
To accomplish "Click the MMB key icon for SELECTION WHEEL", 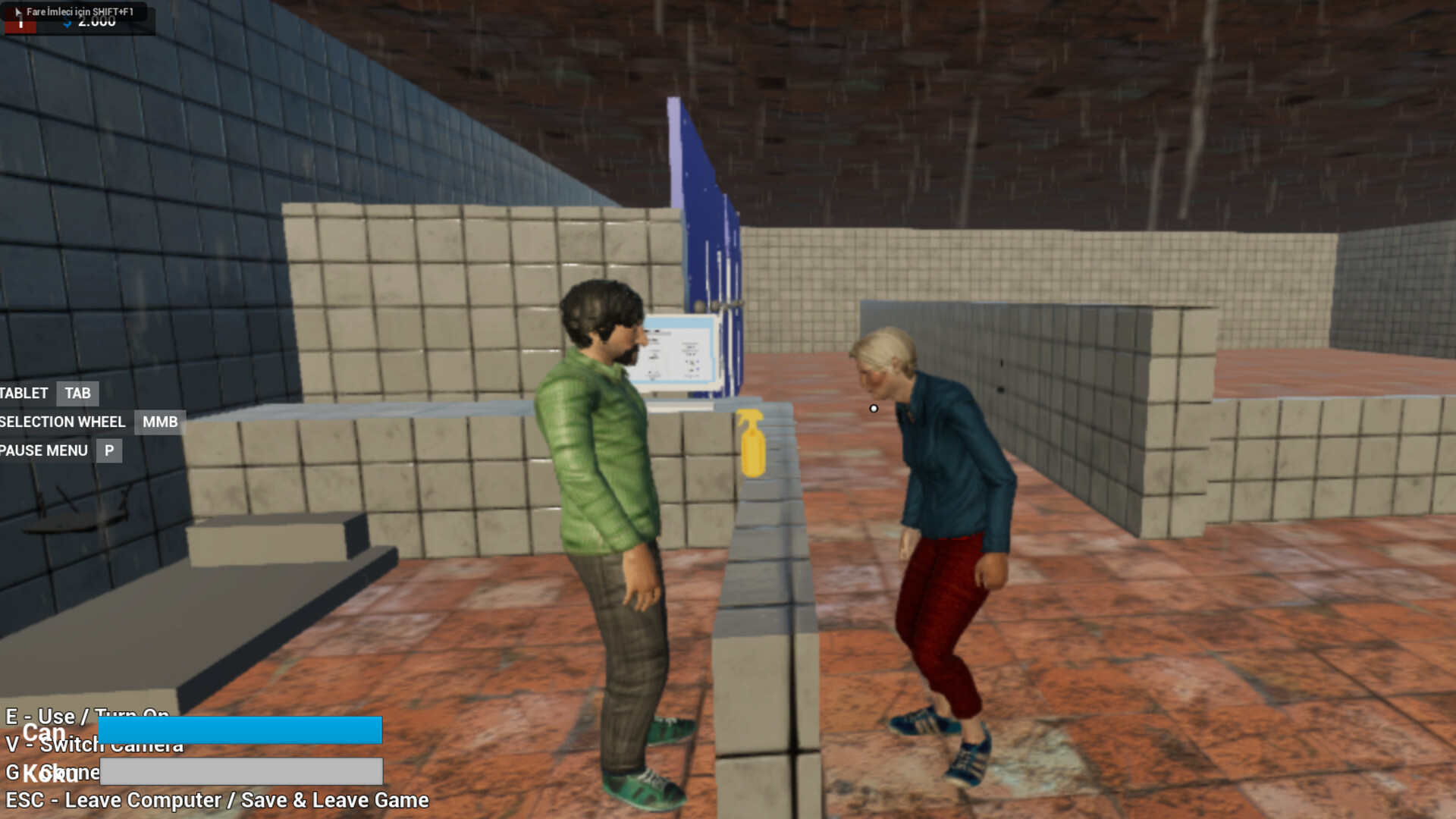I will pyautogui.click(x=158, y=422).
